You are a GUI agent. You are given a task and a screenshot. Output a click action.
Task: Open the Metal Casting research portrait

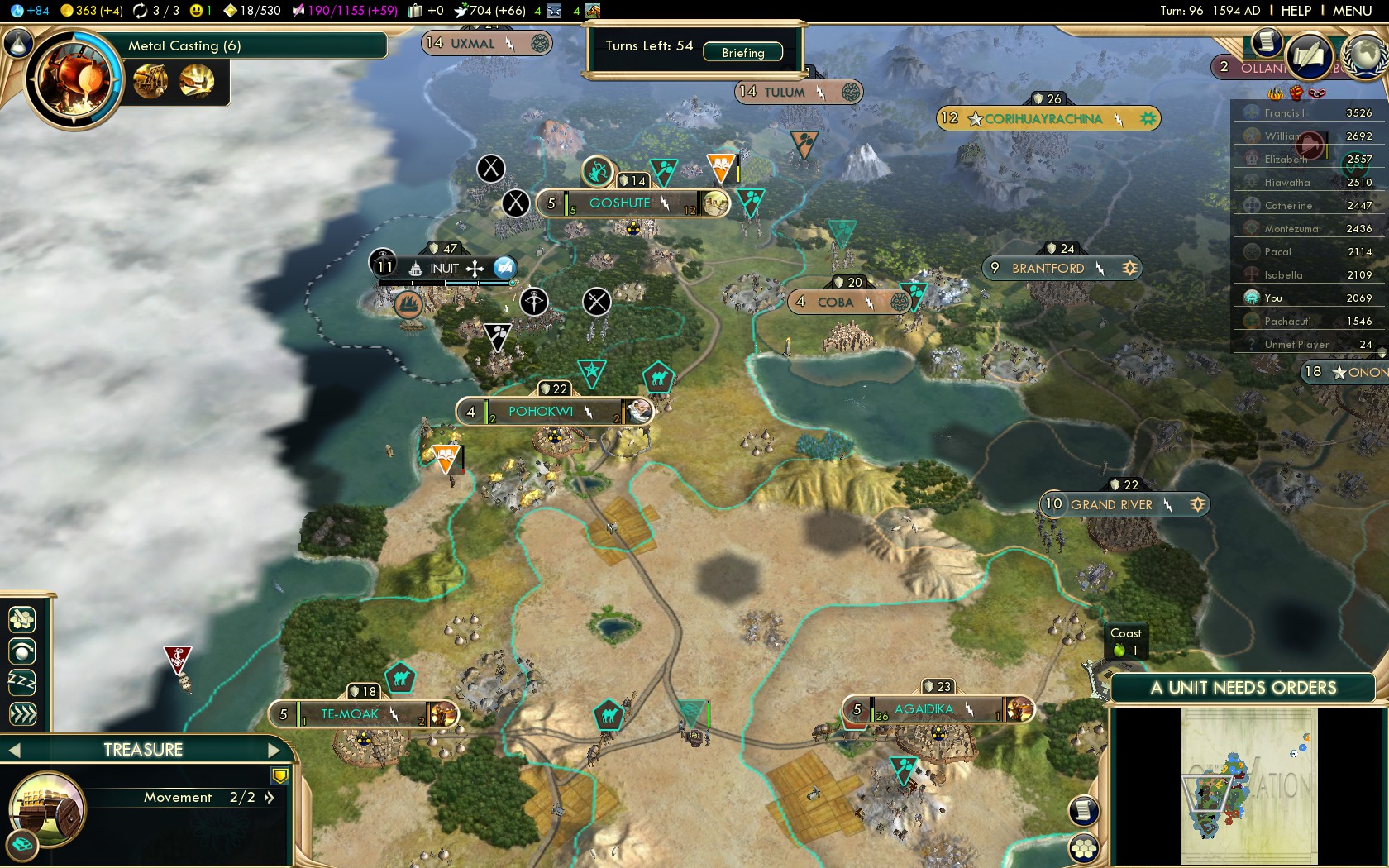73,79
